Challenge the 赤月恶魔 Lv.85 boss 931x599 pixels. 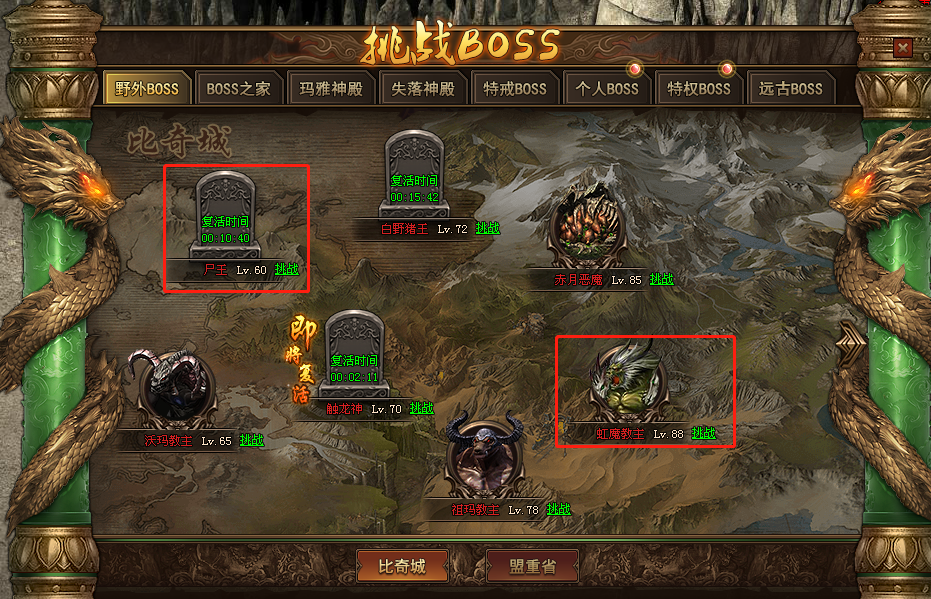(661, 279)
